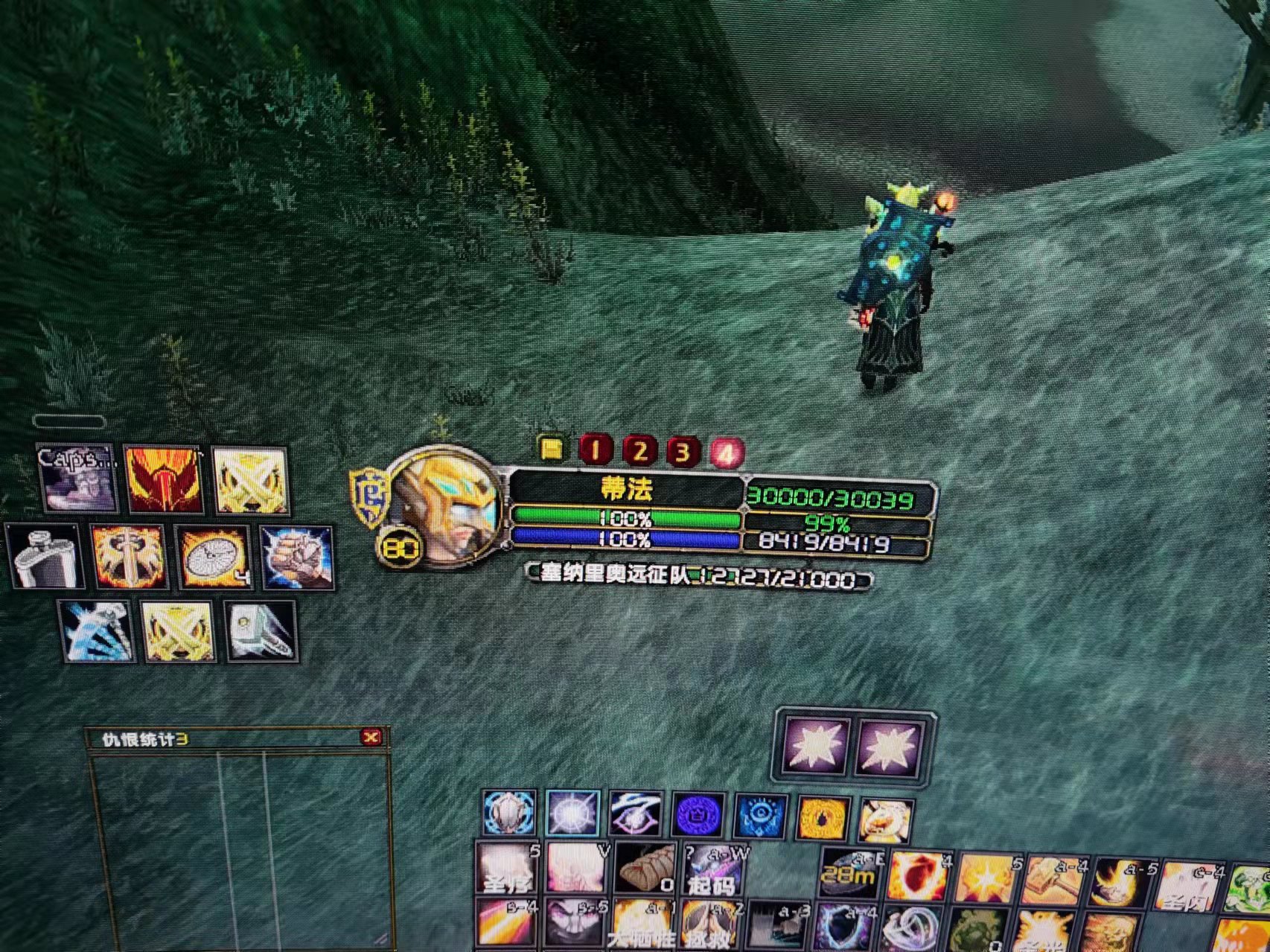Use the action slot showing 28m cooldown
The image size is (1270, 952).
tap(849, 872)
